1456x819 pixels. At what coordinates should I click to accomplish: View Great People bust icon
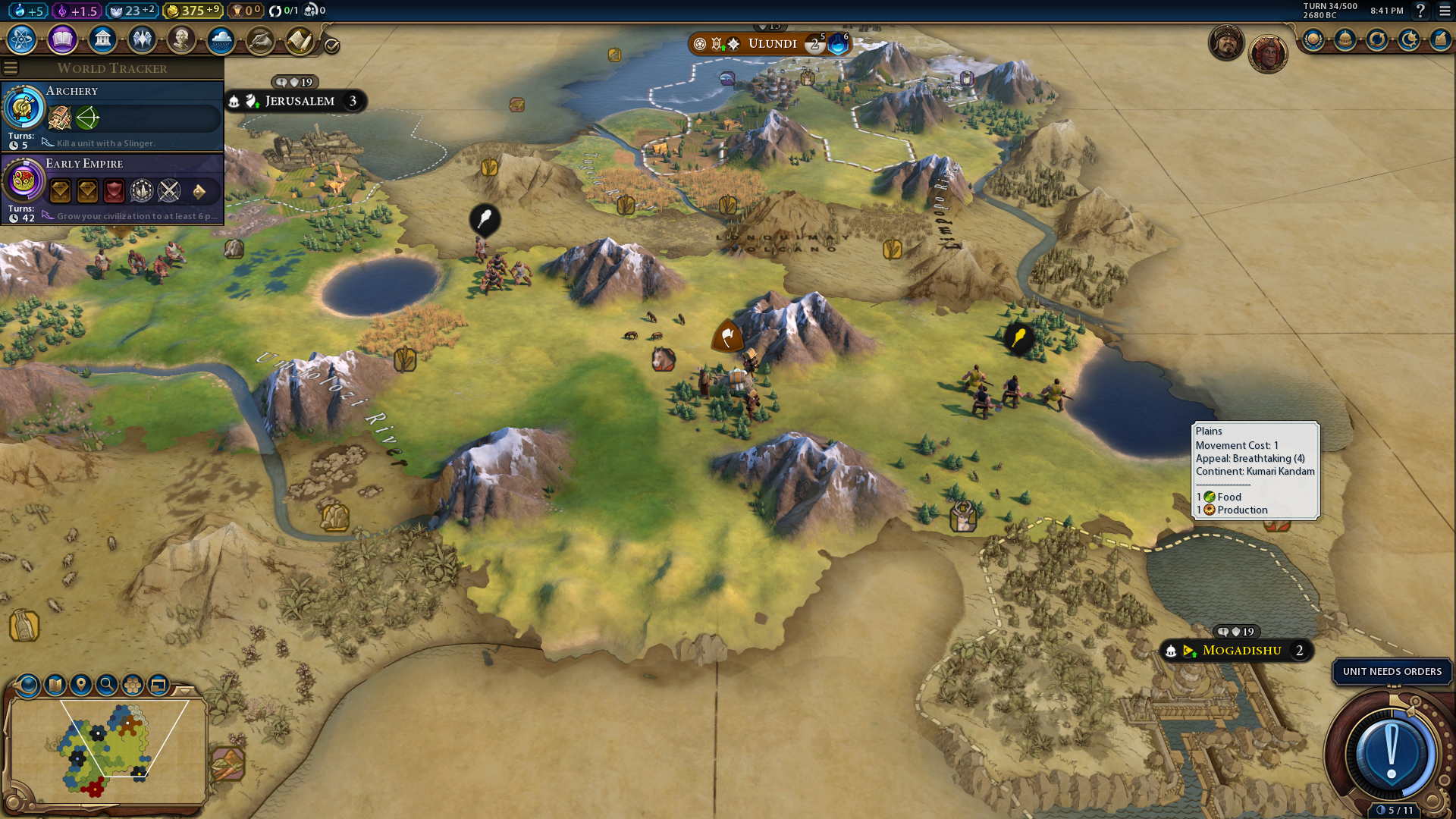181,39
